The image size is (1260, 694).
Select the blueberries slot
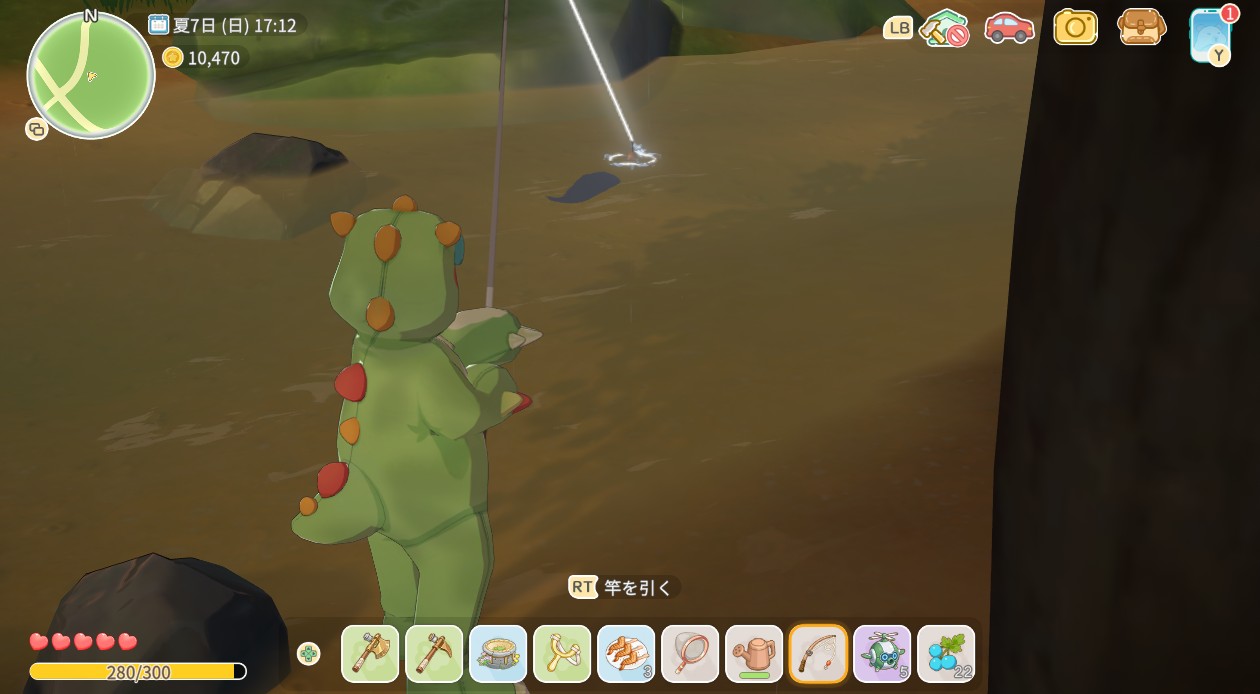946,654
